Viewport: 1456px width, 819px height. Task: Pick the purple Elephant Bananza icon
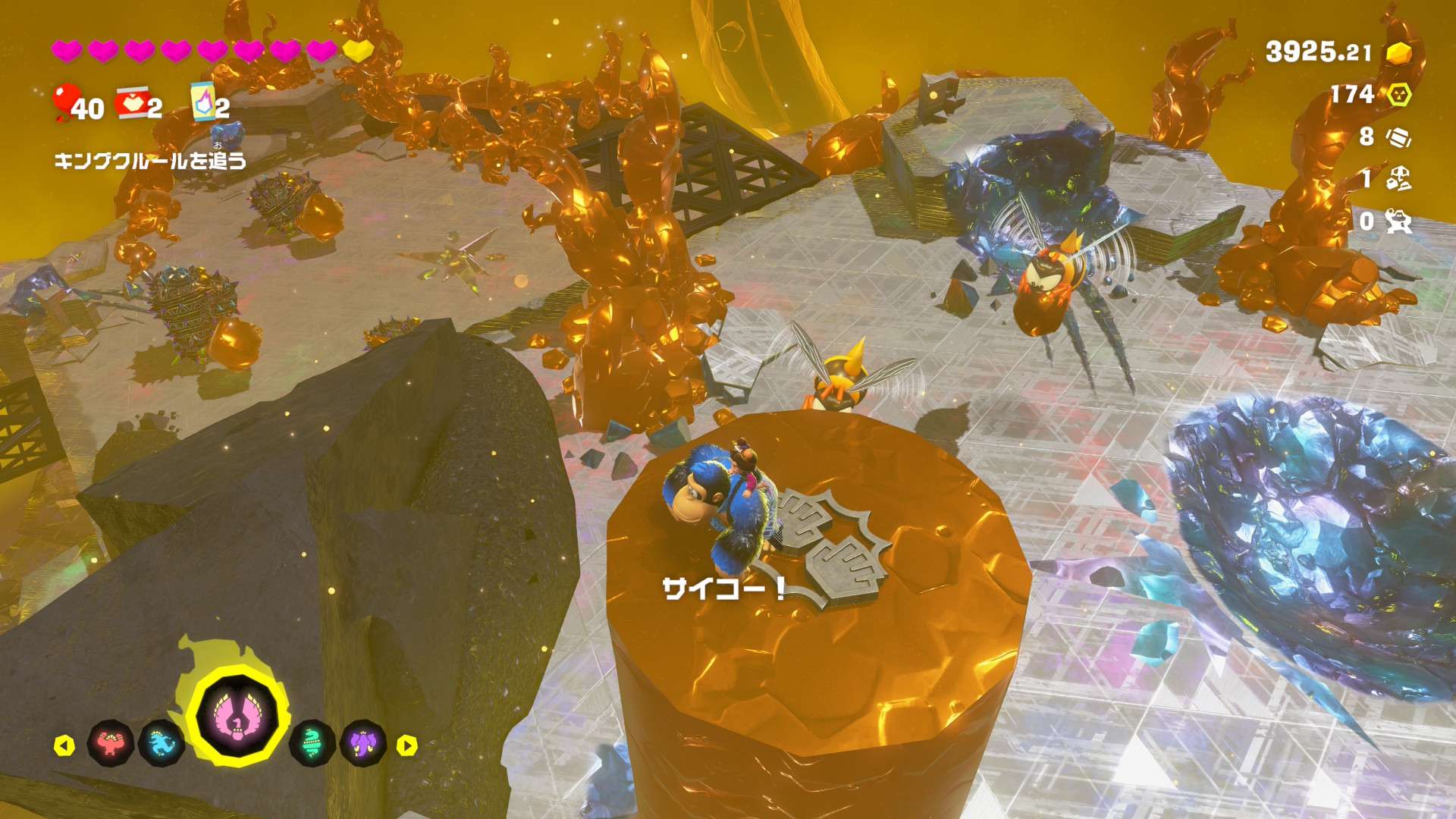point(362,743)
